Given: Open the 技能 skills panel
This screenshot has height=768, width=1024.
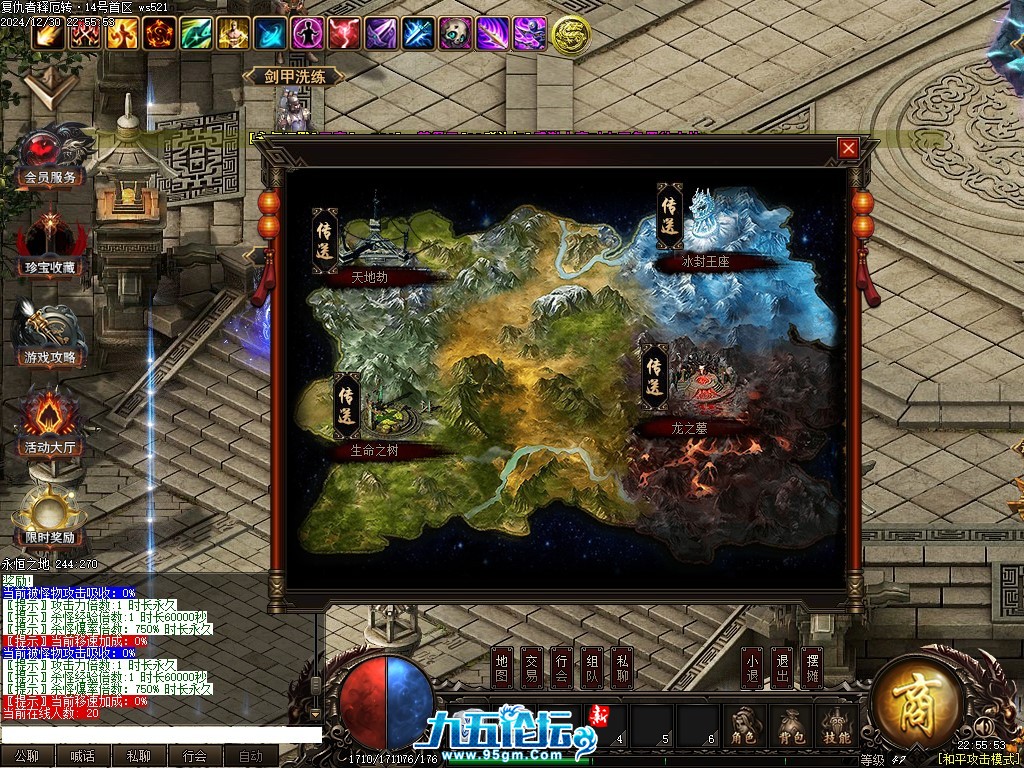Looking at the screenshot, I should point(836,727).
